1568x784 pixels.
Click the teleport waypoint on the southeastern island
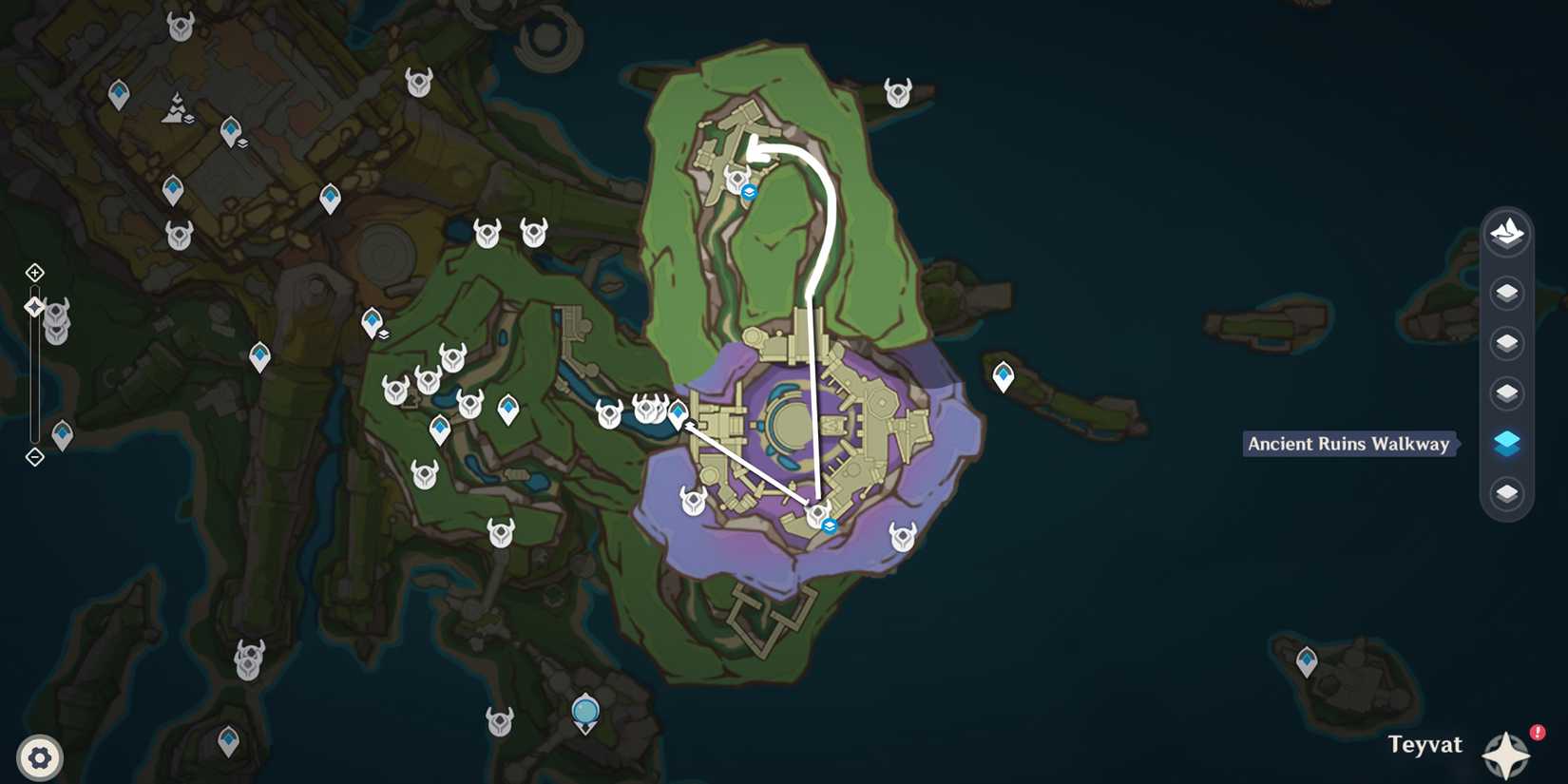[1307, 658]
